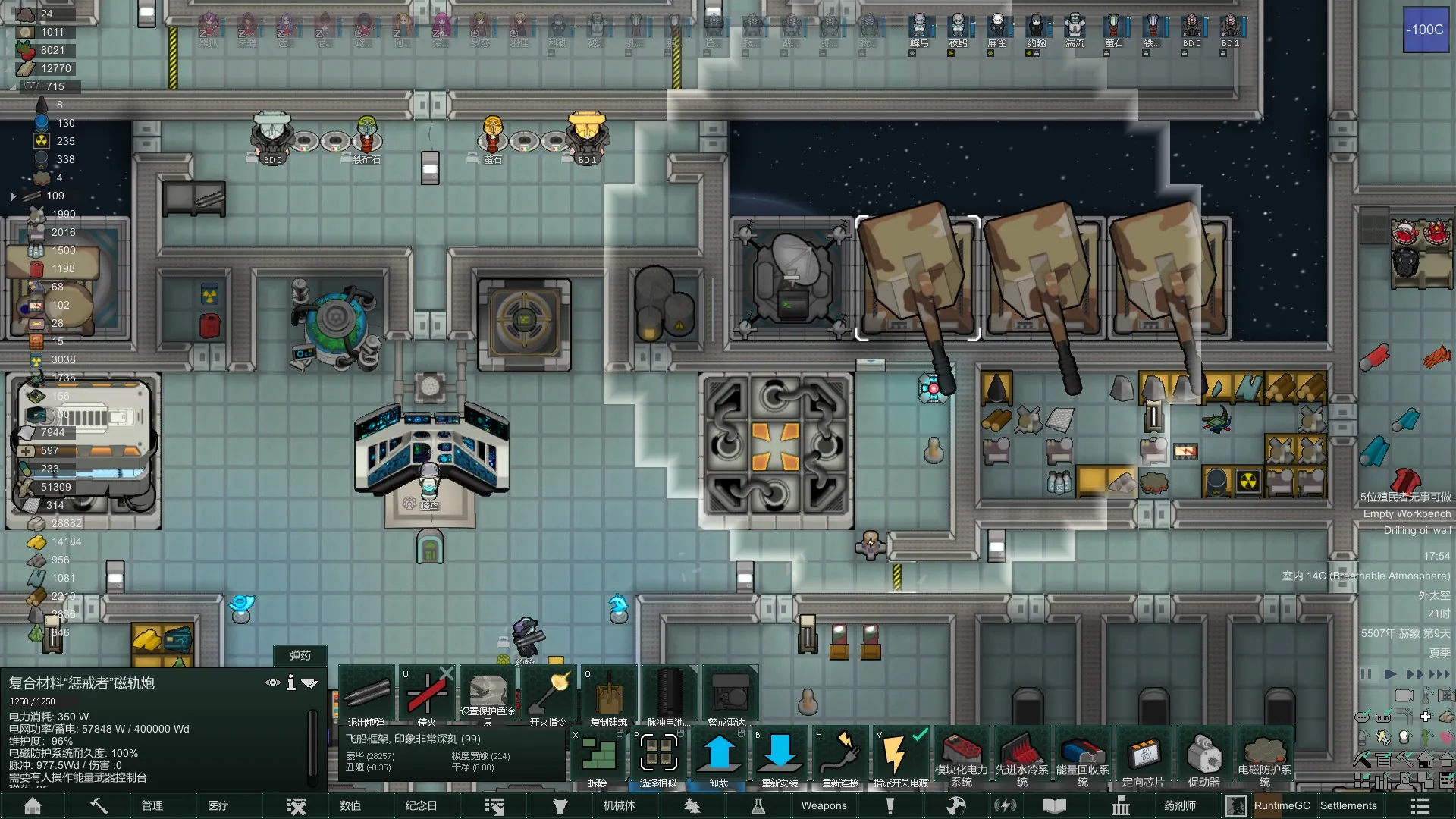Select the BD 0 mech portrait
Image resolution: width=1456 pixels, height=819 pixels.
point(1191,28)
